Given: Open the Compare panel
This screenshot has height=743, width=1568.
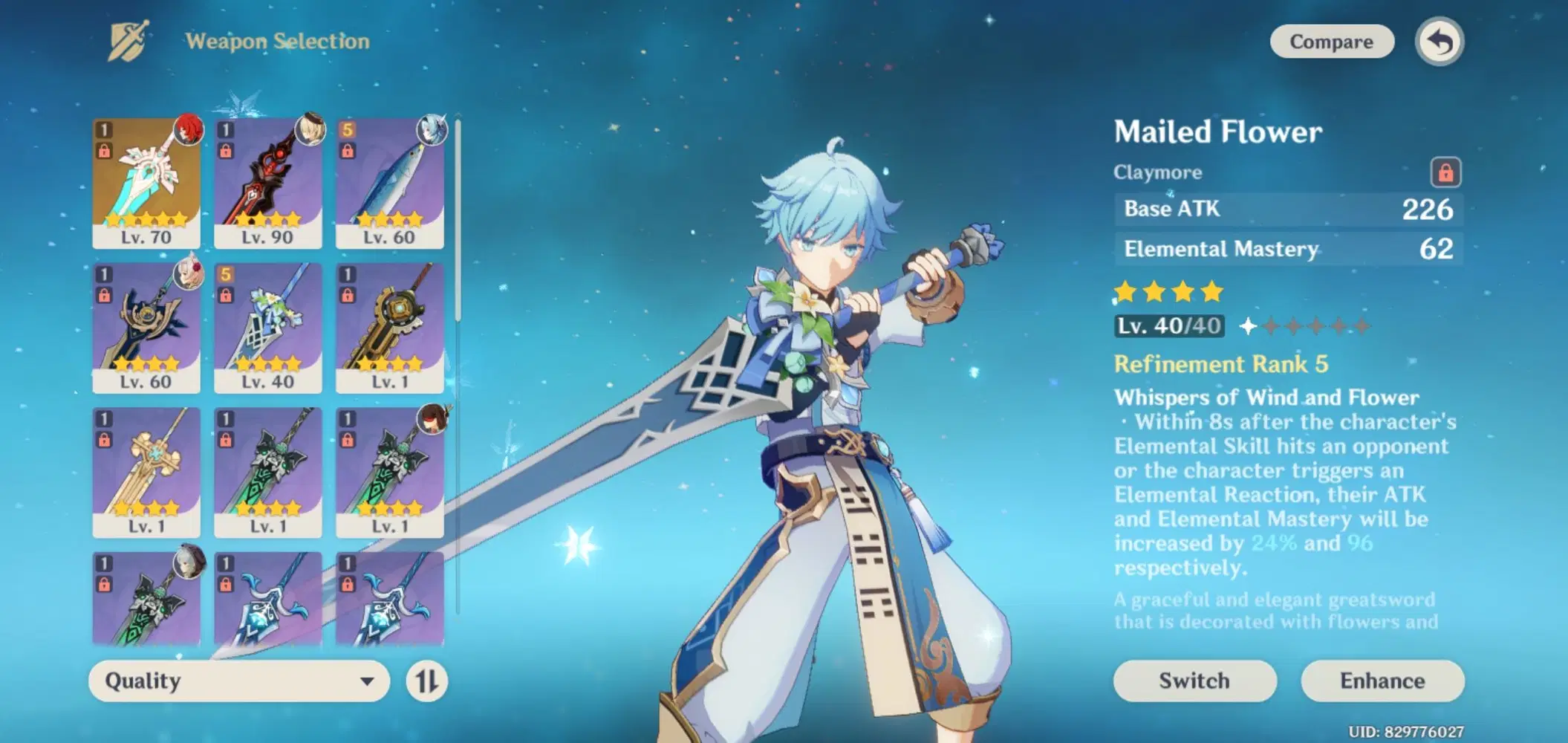Looking at the screenshot, I should click(x=1331, y=42).
